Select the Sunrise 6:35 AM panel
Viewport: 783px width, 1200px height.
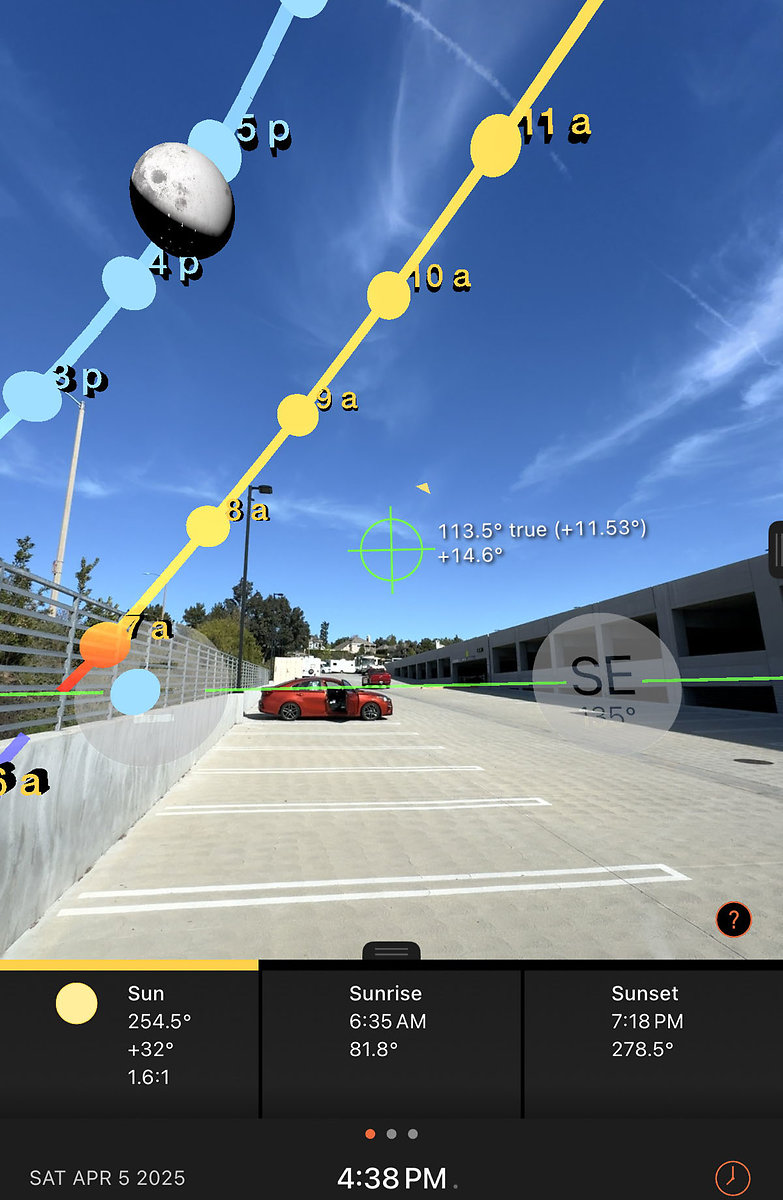pyautogui.click(x=391, y=1037)
